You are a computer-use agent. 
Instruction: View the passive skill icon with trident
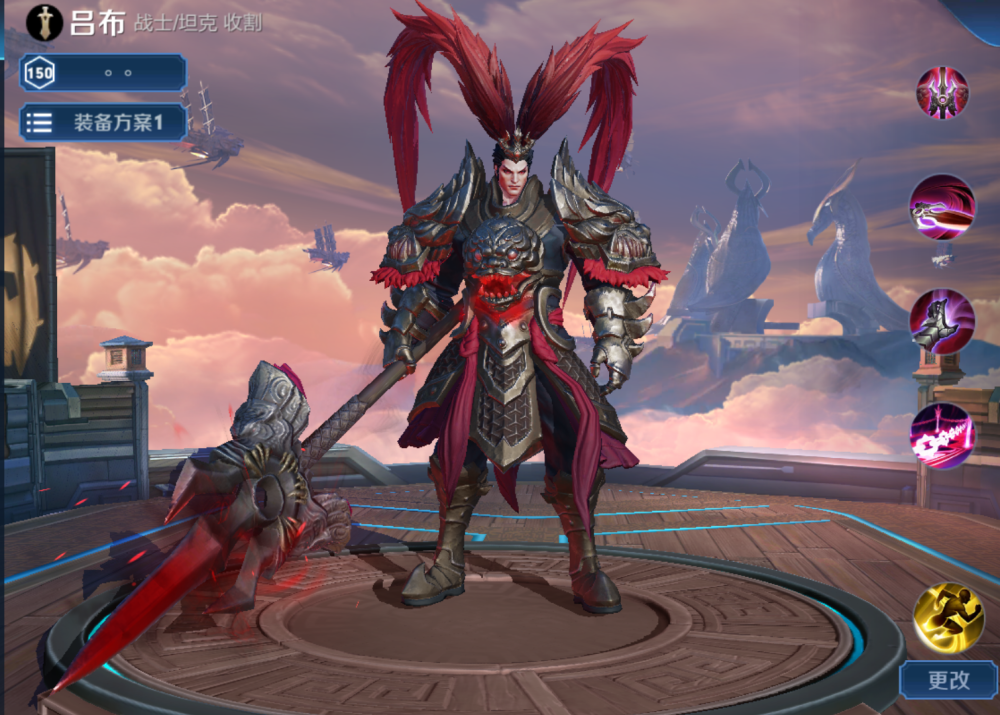(942, 92)
